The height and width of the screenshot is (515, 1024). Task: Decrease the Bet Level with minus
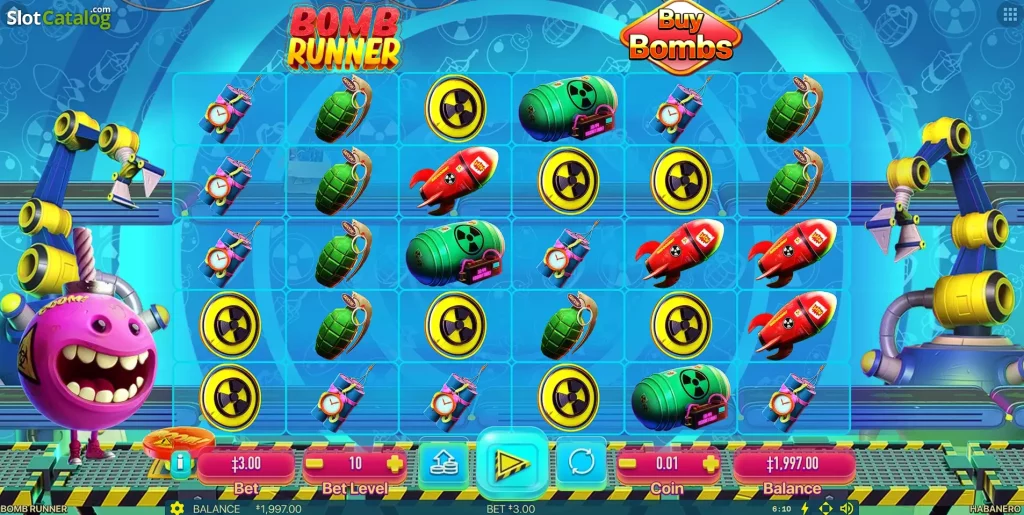pyautogui.click(x=314, y=464)
